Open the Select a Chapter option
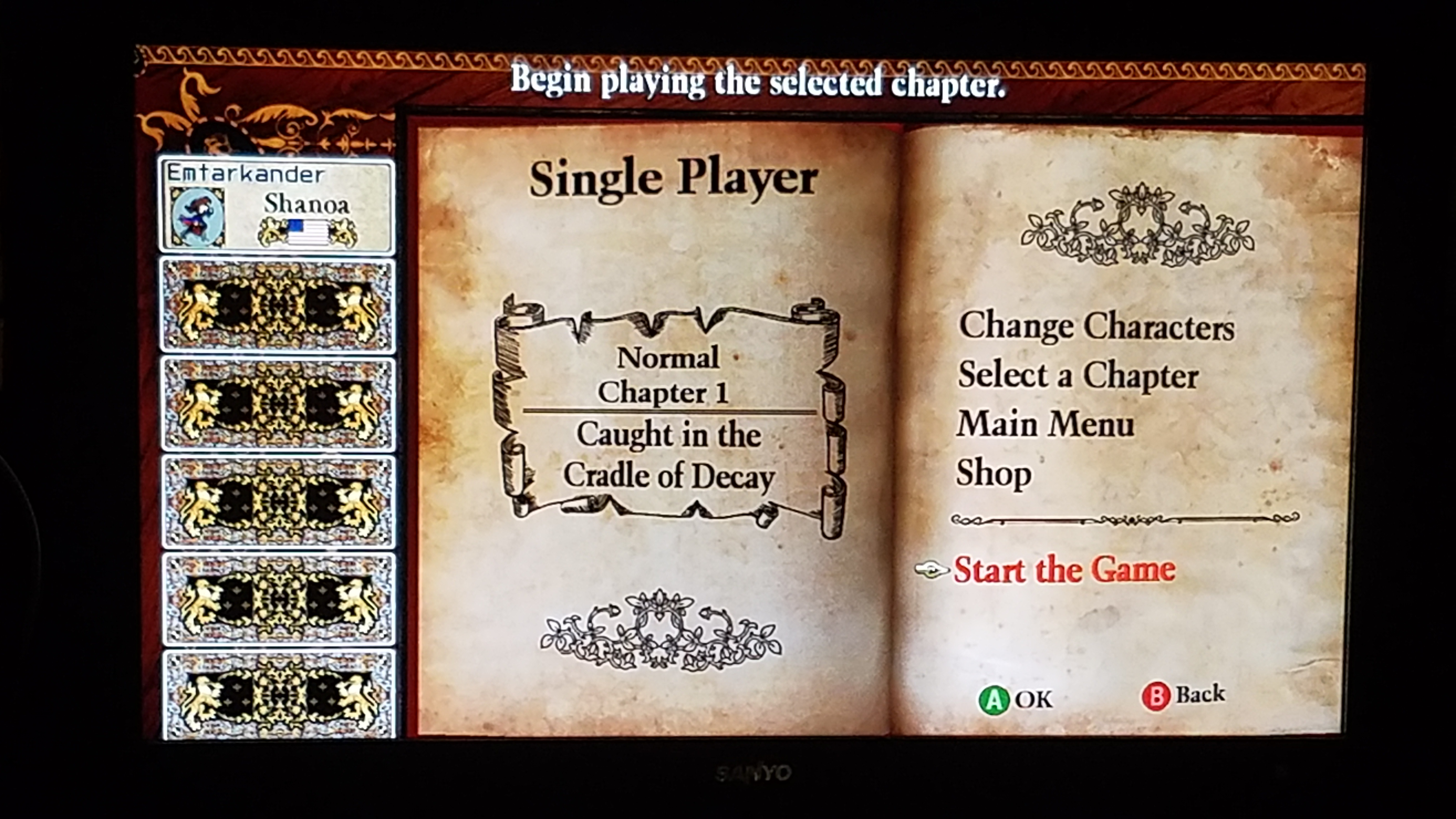This screenshot has width=1456, height=819. pos(1078,376)
